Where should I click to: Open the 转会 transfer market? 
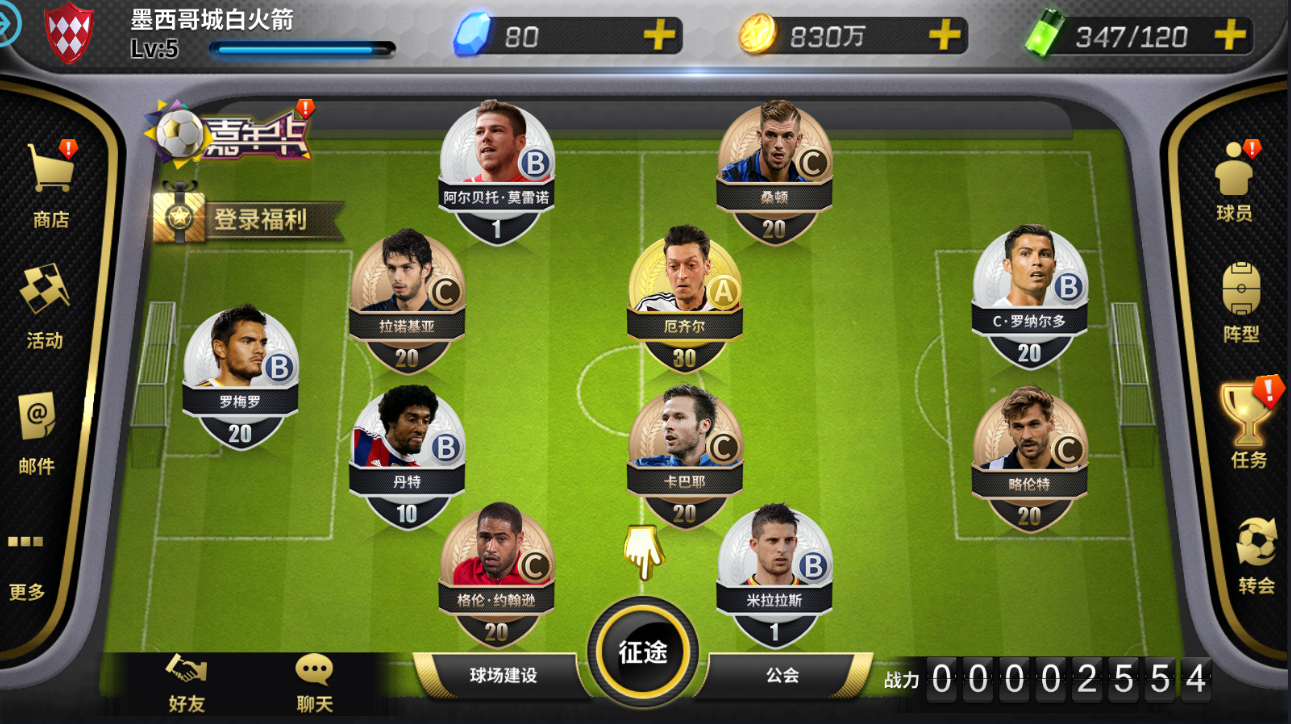click(1256, 555)
